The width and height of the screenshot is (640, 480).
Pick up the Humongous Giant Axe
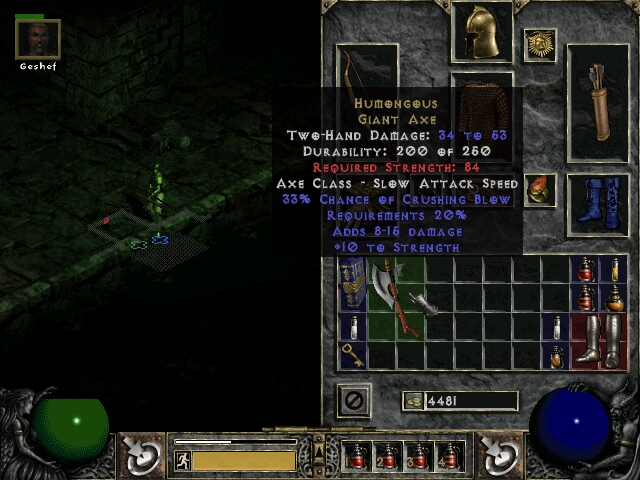pyautogui.click(x=385, y=292)
